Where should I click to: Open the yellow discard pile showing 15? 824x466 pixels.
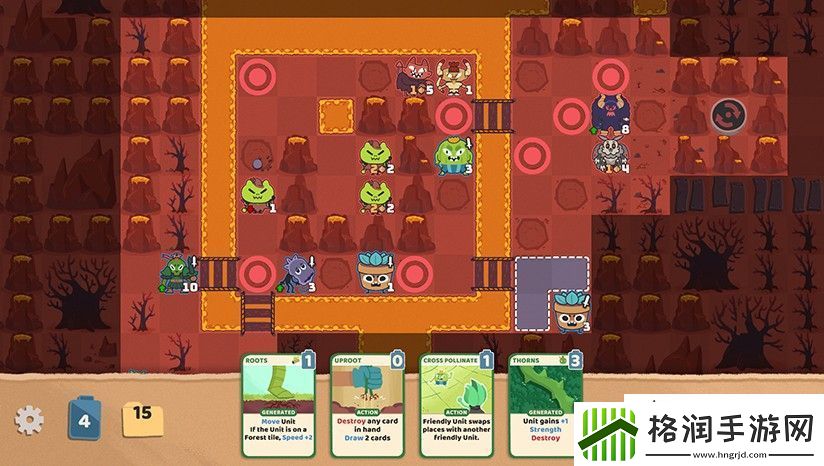point(140,414)
